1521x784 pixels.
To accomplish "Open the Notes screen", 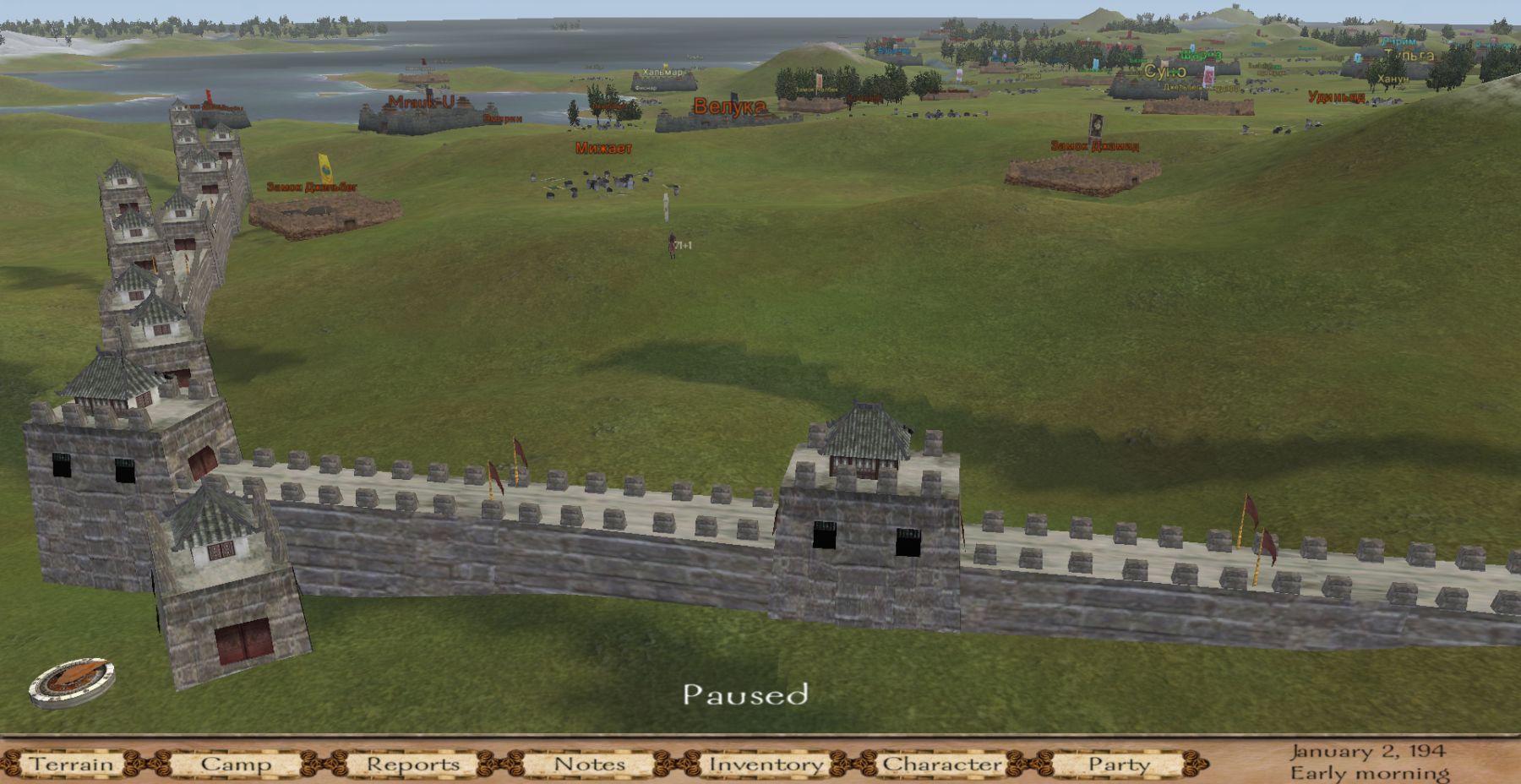I will 589,765.
